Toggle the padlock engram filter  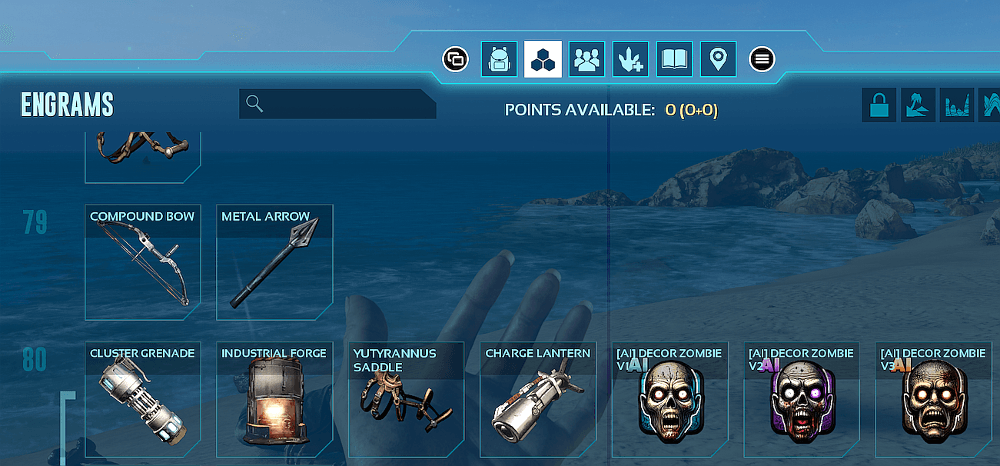[x=880, y=105]
